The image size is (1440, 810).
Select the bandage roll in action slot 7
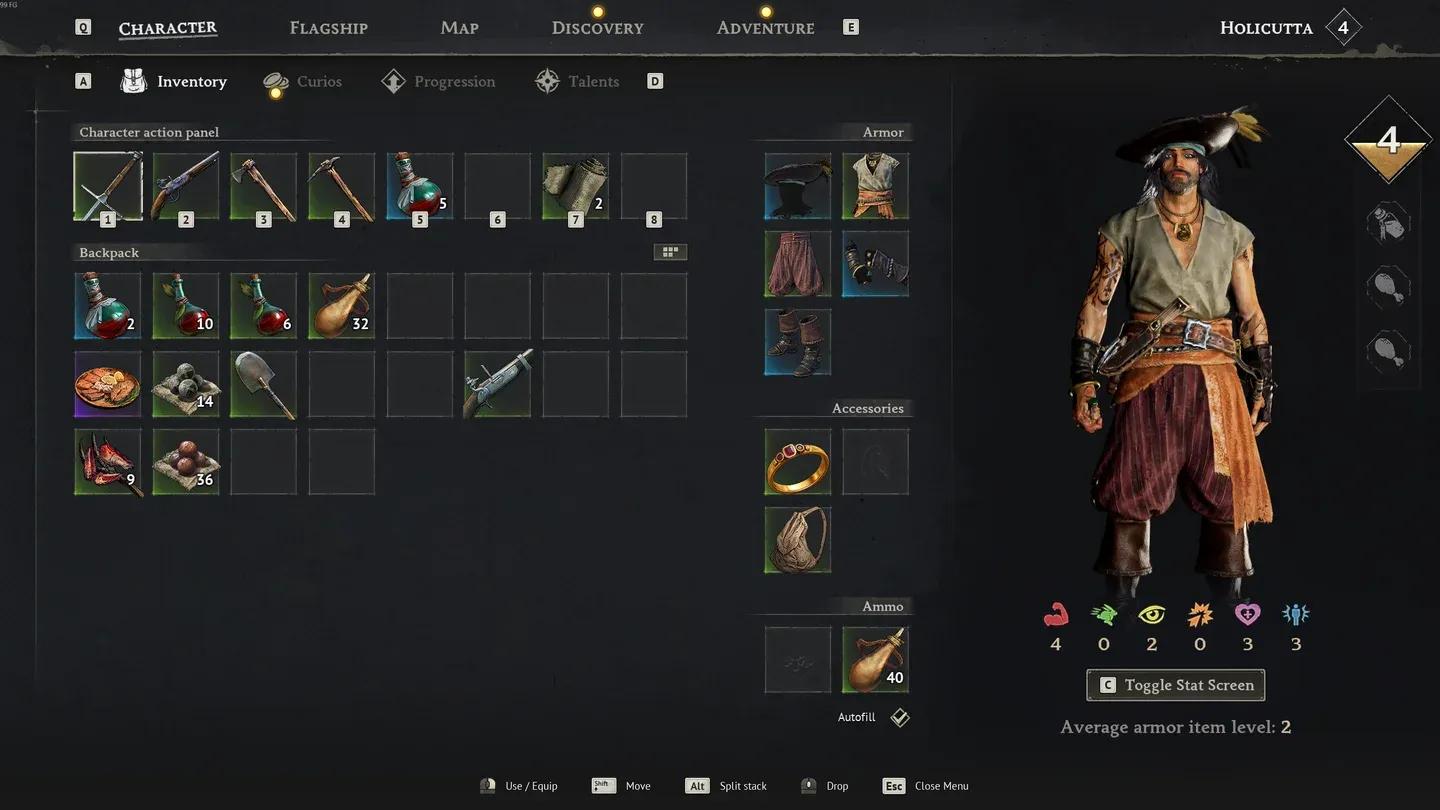click(576, 186)
